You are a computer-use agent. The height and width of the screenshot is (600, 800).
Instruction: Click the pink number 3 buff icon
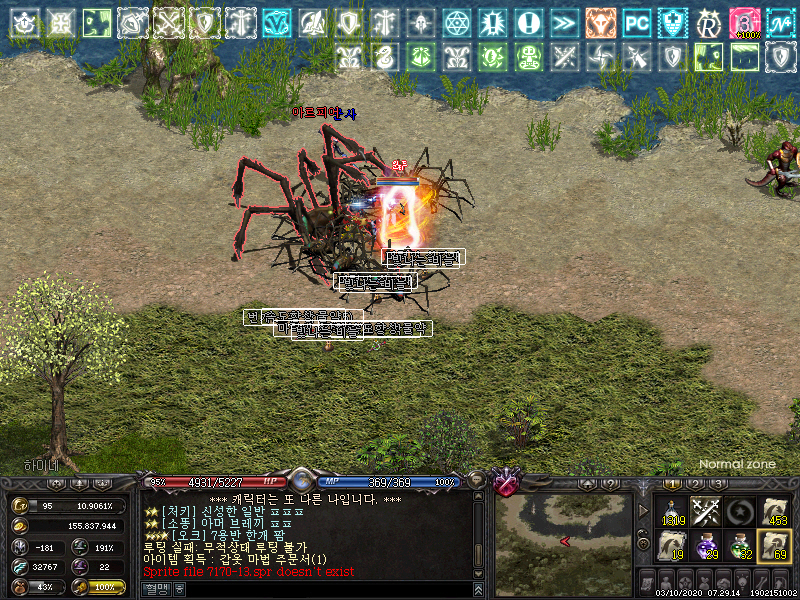[743, 21]
